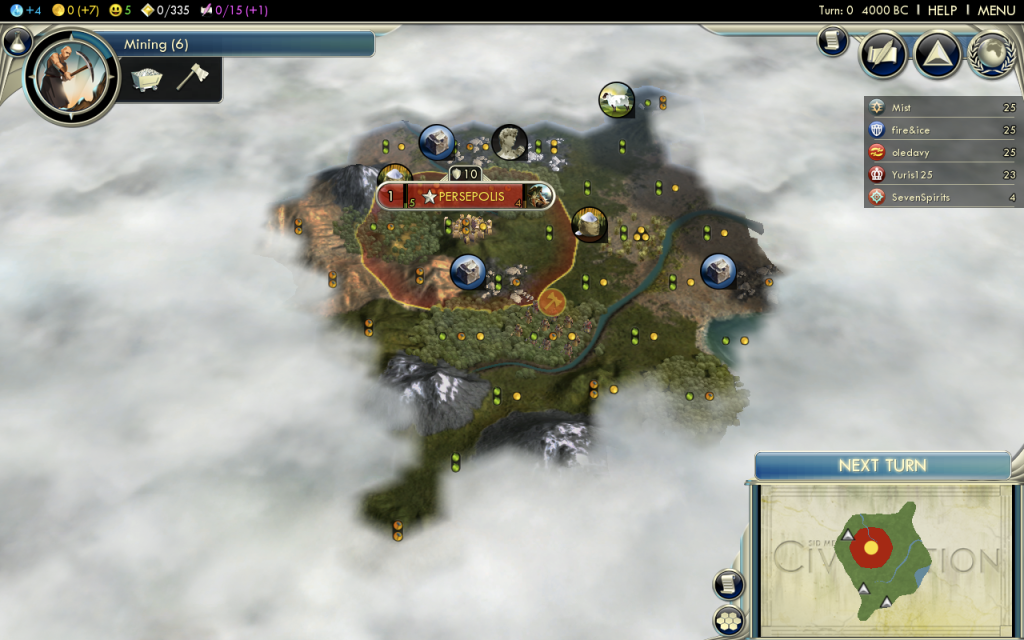
Task: Click the small scroll icon beside the quill button
Action: [832, 40]
